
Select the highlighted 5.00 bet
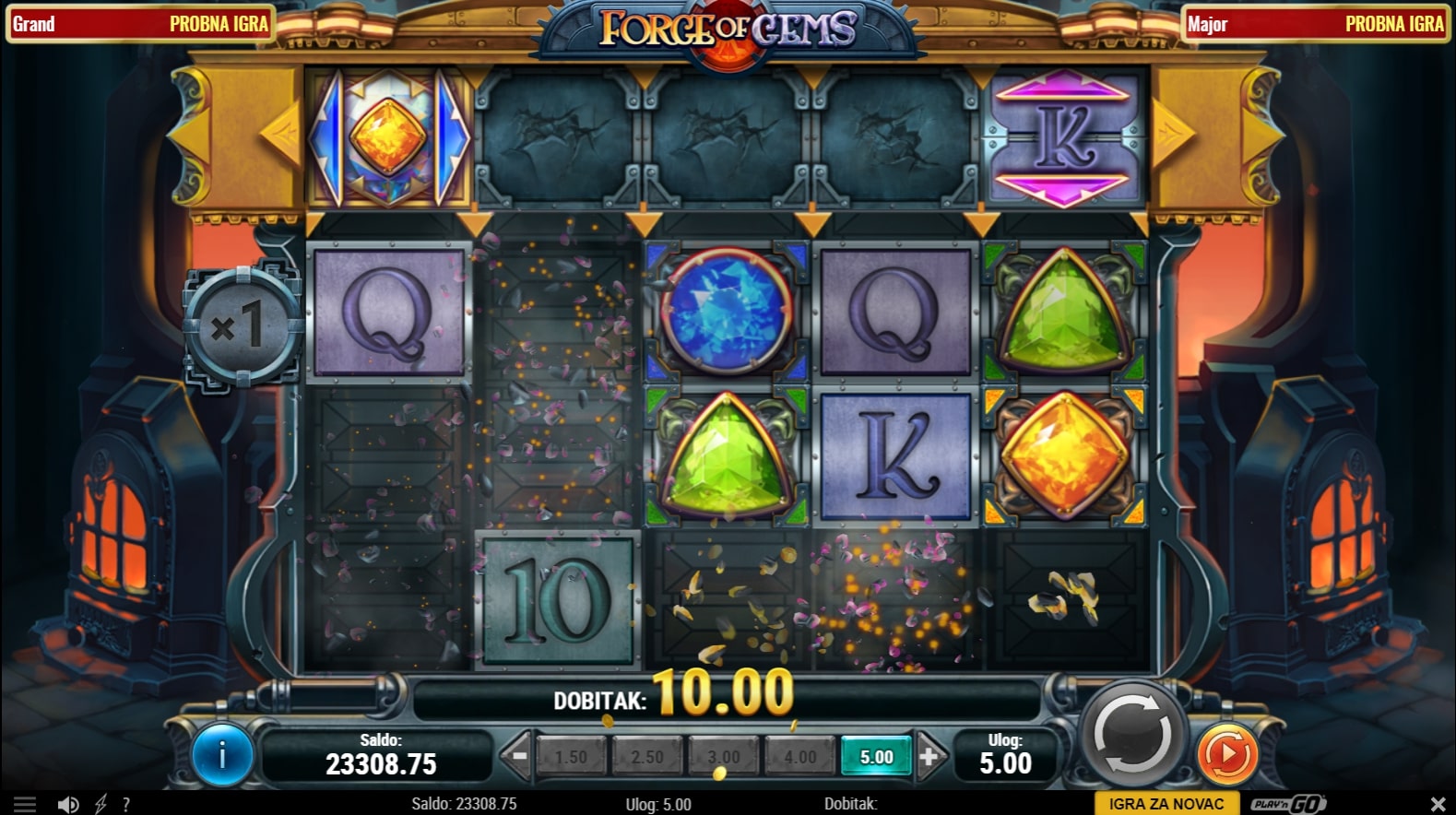(876, 757)
